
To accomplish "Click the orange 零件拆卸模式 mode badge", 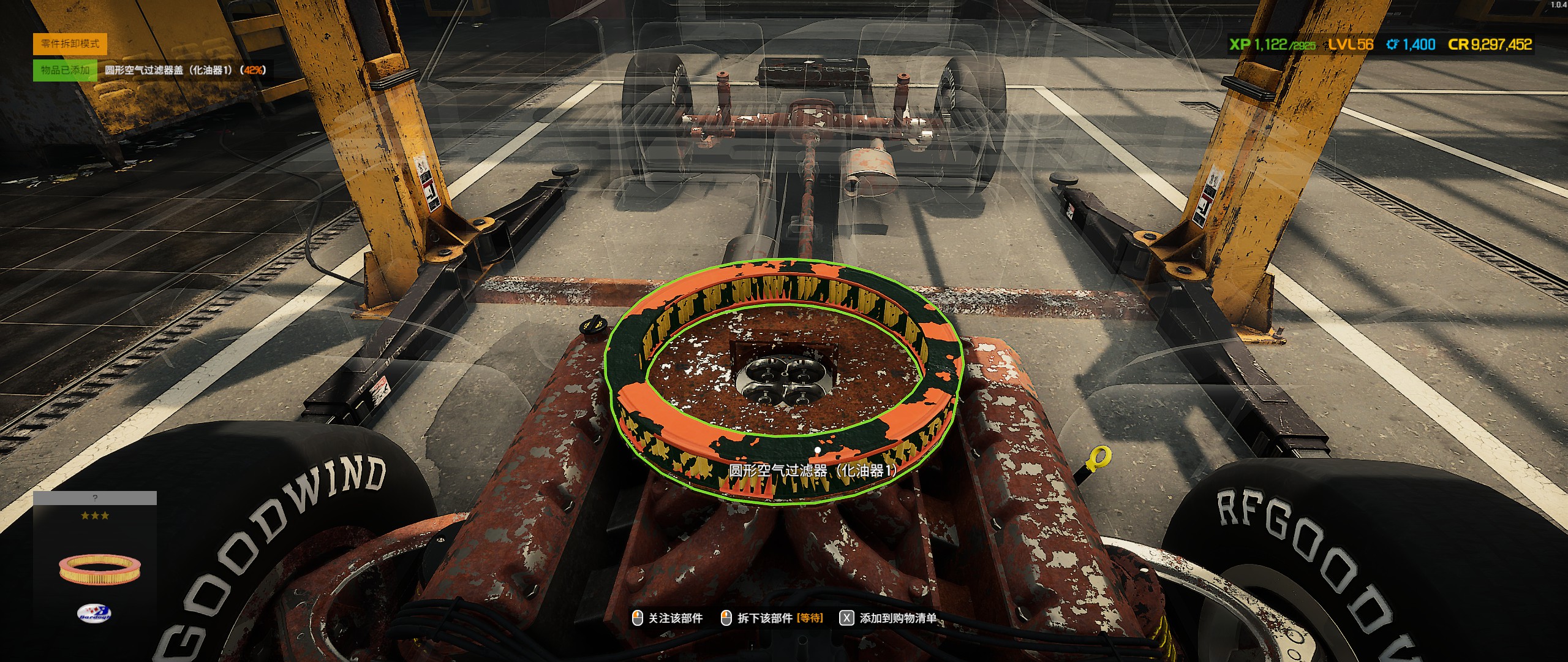I will coord(70,44).
